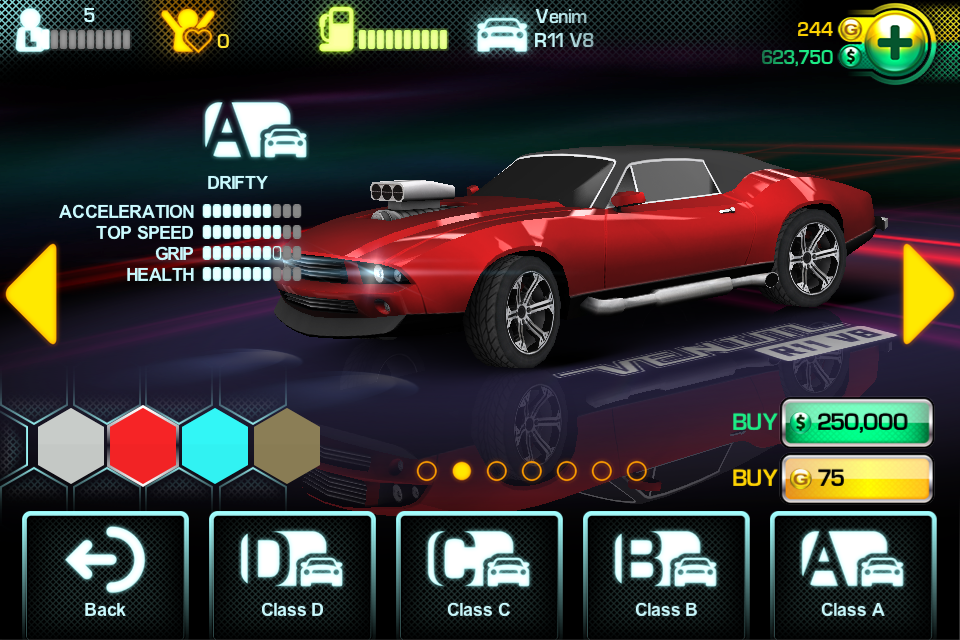Show the previous car with left arrow
960x640 pixels.
32,293
